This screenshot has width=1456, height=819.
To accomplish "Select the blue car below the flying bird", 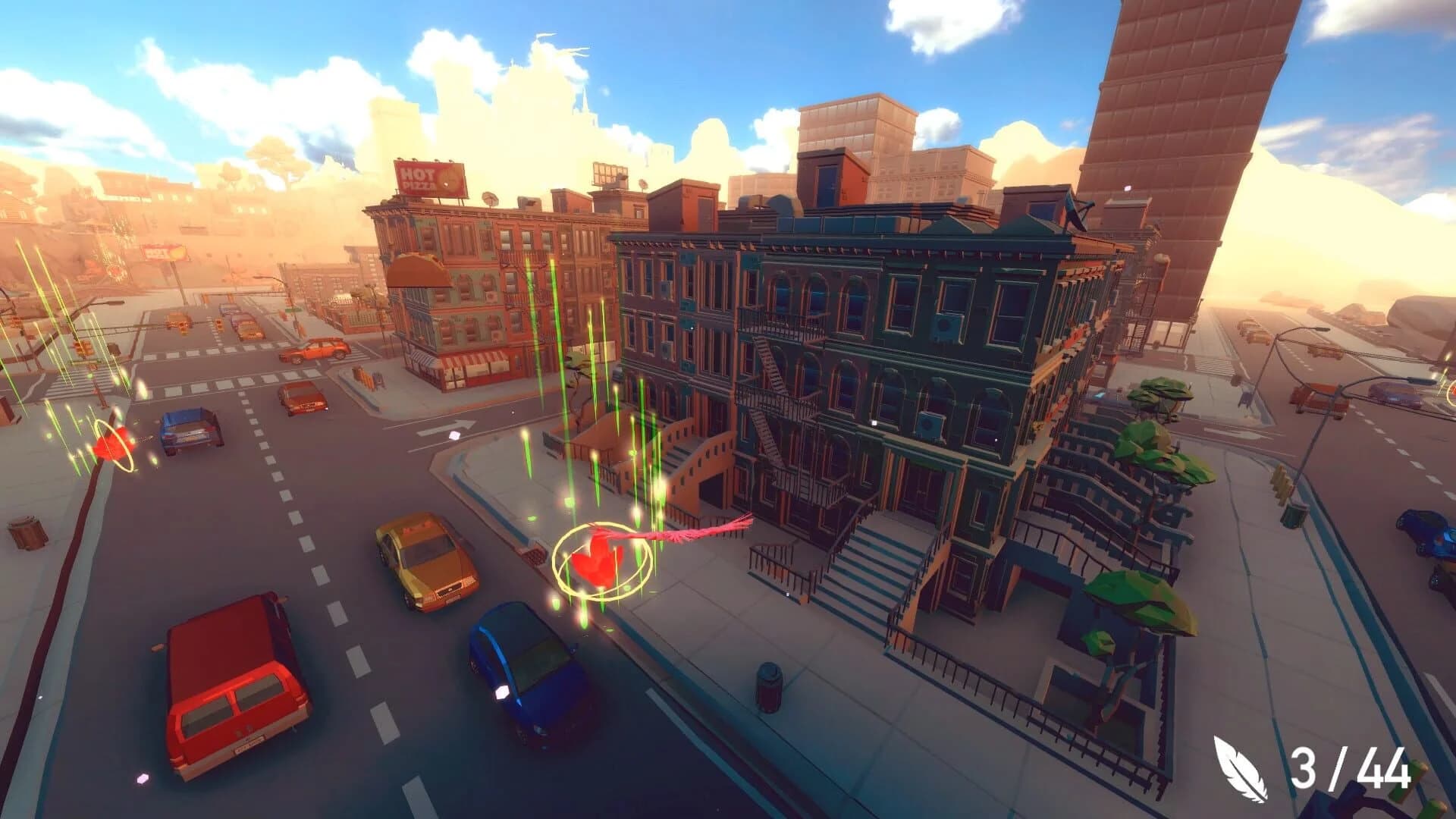I will tap(523, 667).
